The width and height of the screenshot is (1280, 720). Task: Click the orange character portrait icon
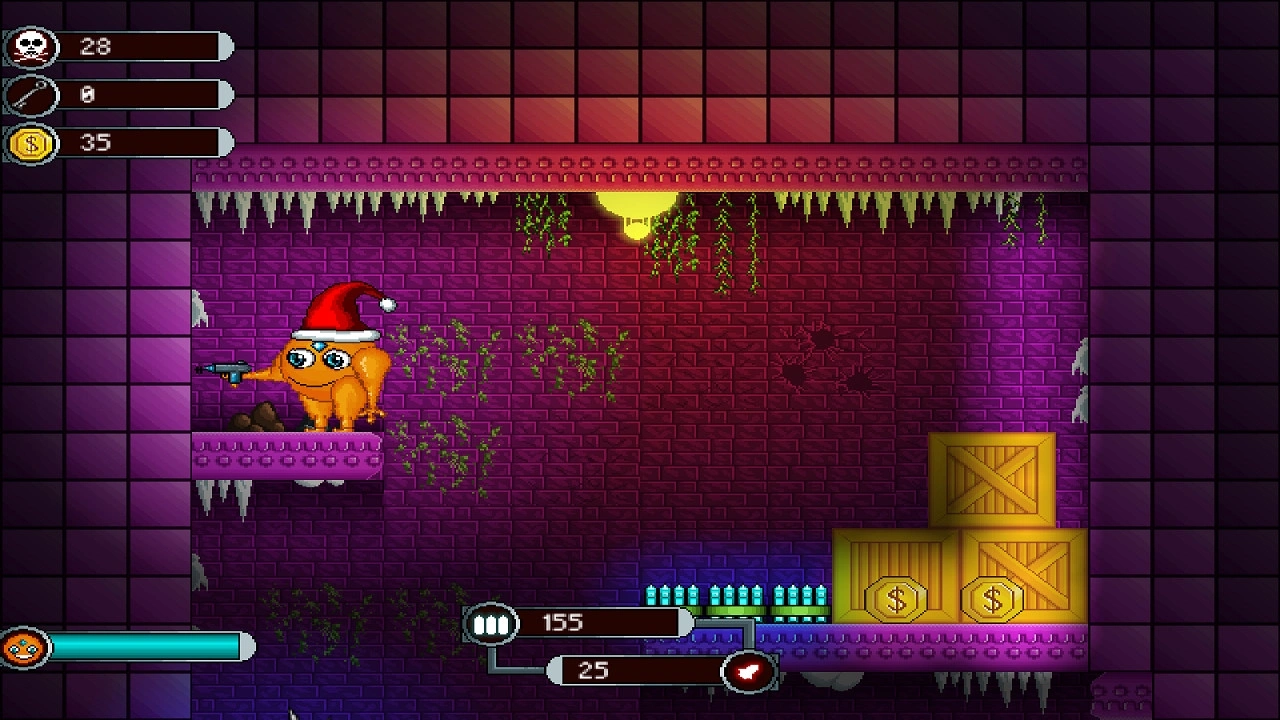click(x=25, y=648)
